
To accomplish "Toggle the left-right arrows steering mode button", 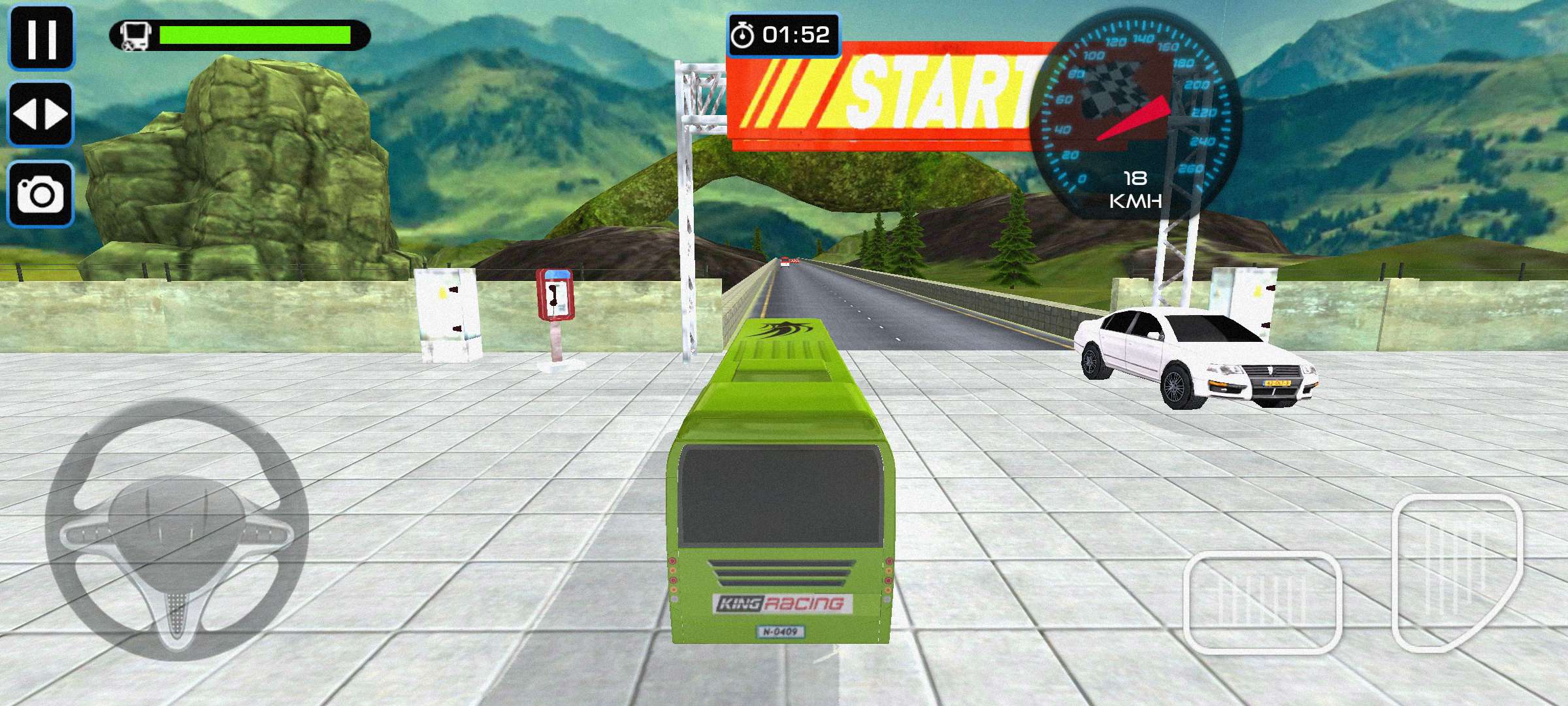I will click(x=41, y=114).
